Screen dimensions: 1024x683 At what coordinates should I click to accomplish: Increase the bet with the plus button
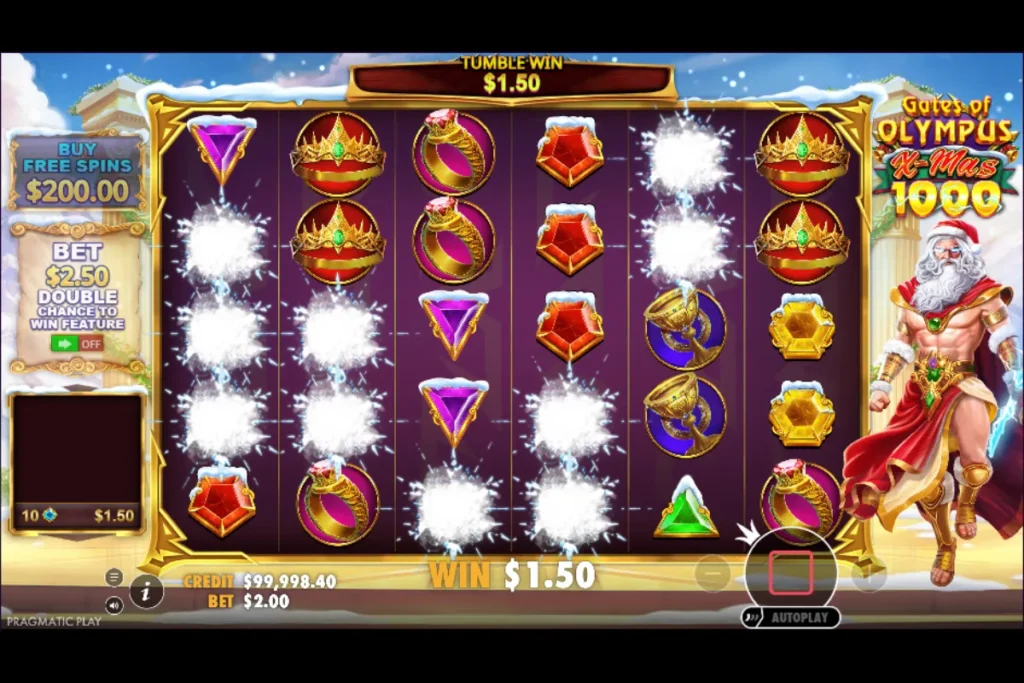click(868, 574)
